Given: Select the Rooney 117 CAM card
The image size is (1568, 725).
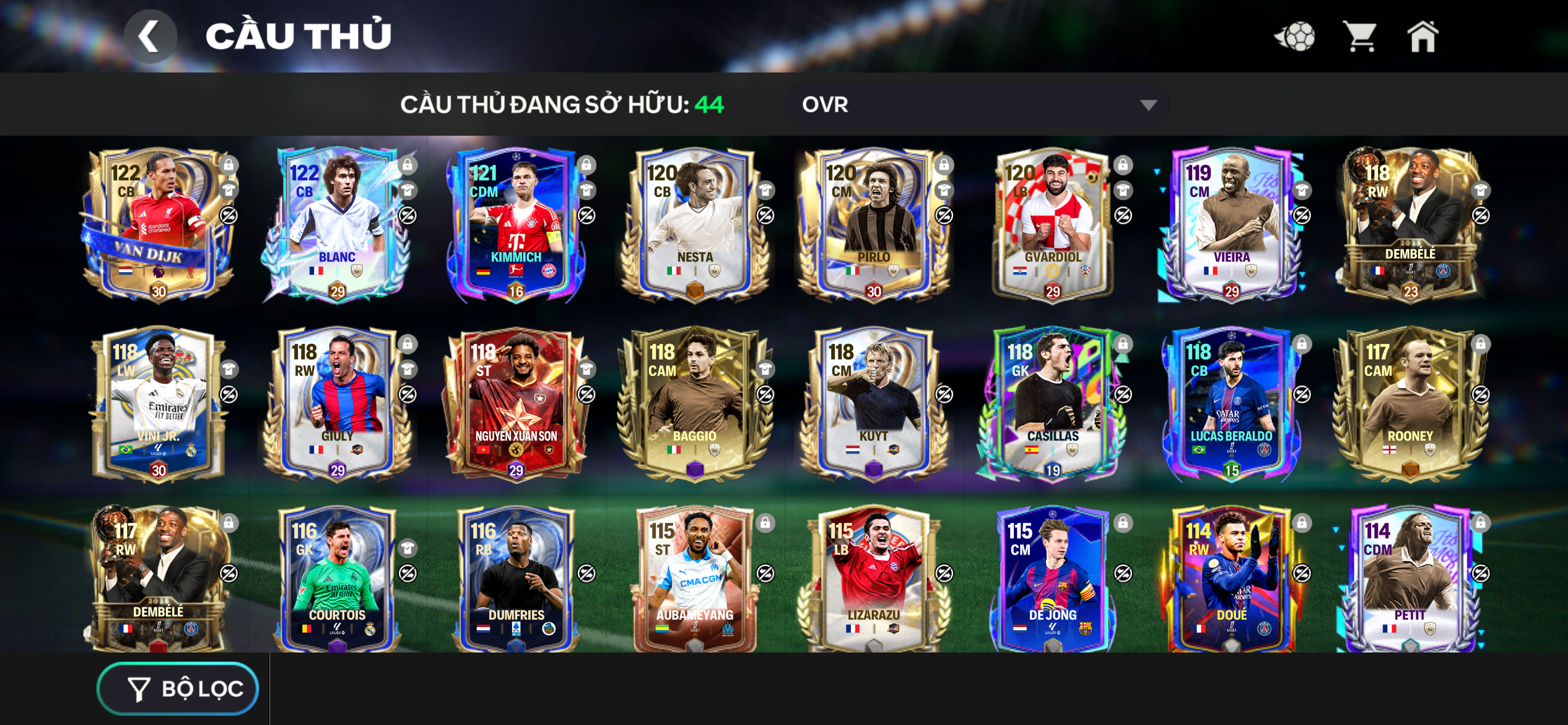Looking at the screenshot, I should point(1409,404).
